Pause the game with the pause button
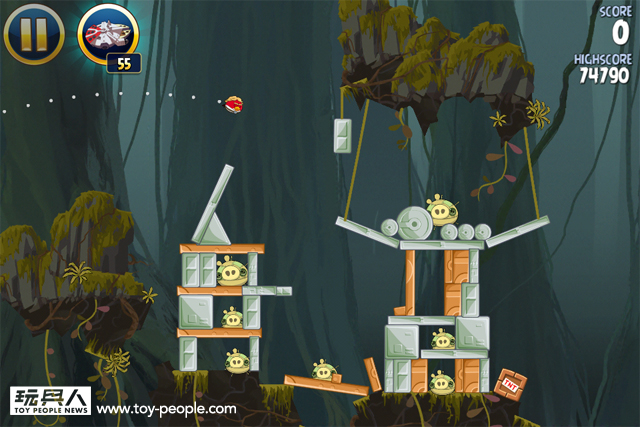This screenshot has width=640, height=427. [x=34, y=33]
